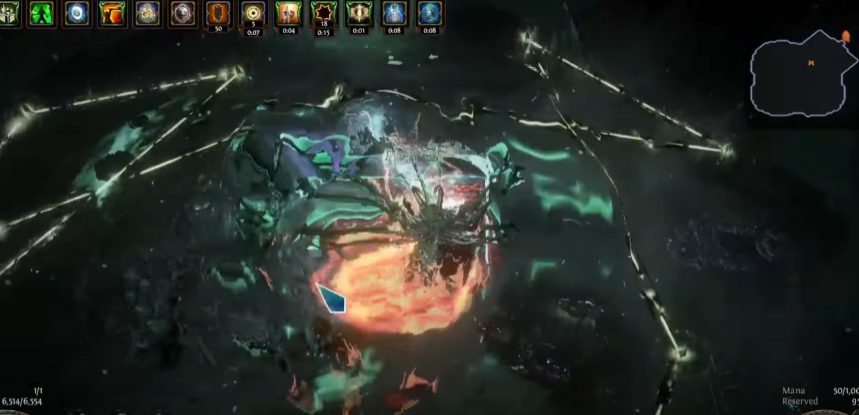Select the spiked star buff showing 18 stacks
This screenshot has height=415, width=859.
[323, 13]
